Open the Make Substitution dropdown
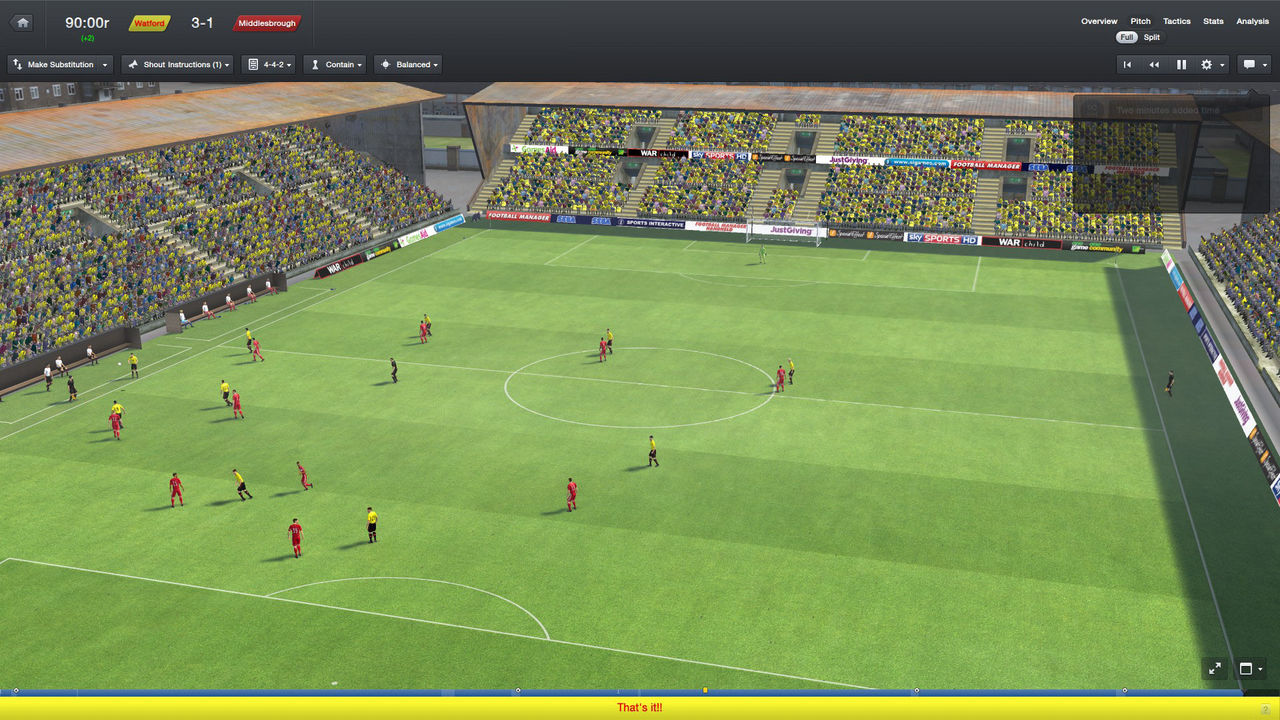The image size is (1280, 720). click(x=60, y=64)
